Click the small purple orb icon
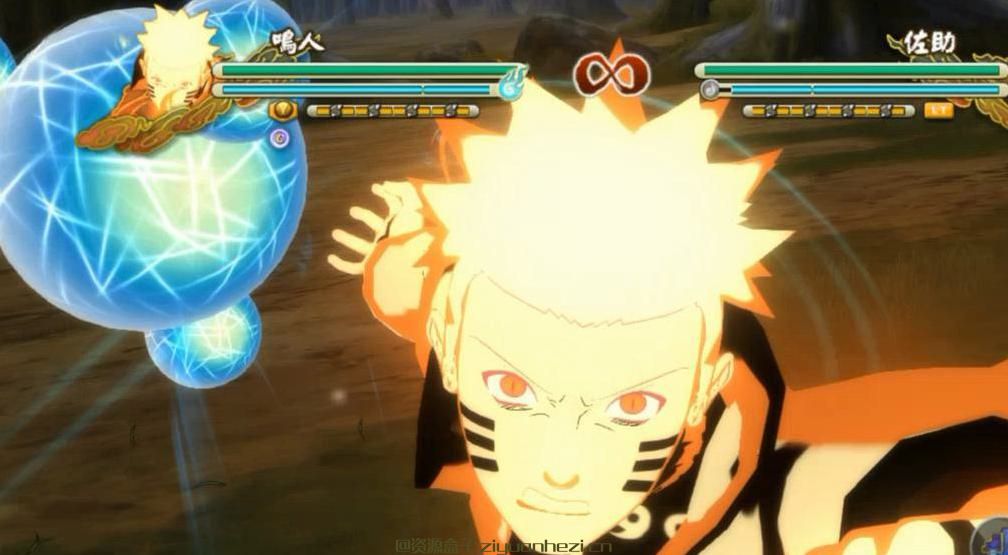This screenshot has width=1008, height=555. 280,137
